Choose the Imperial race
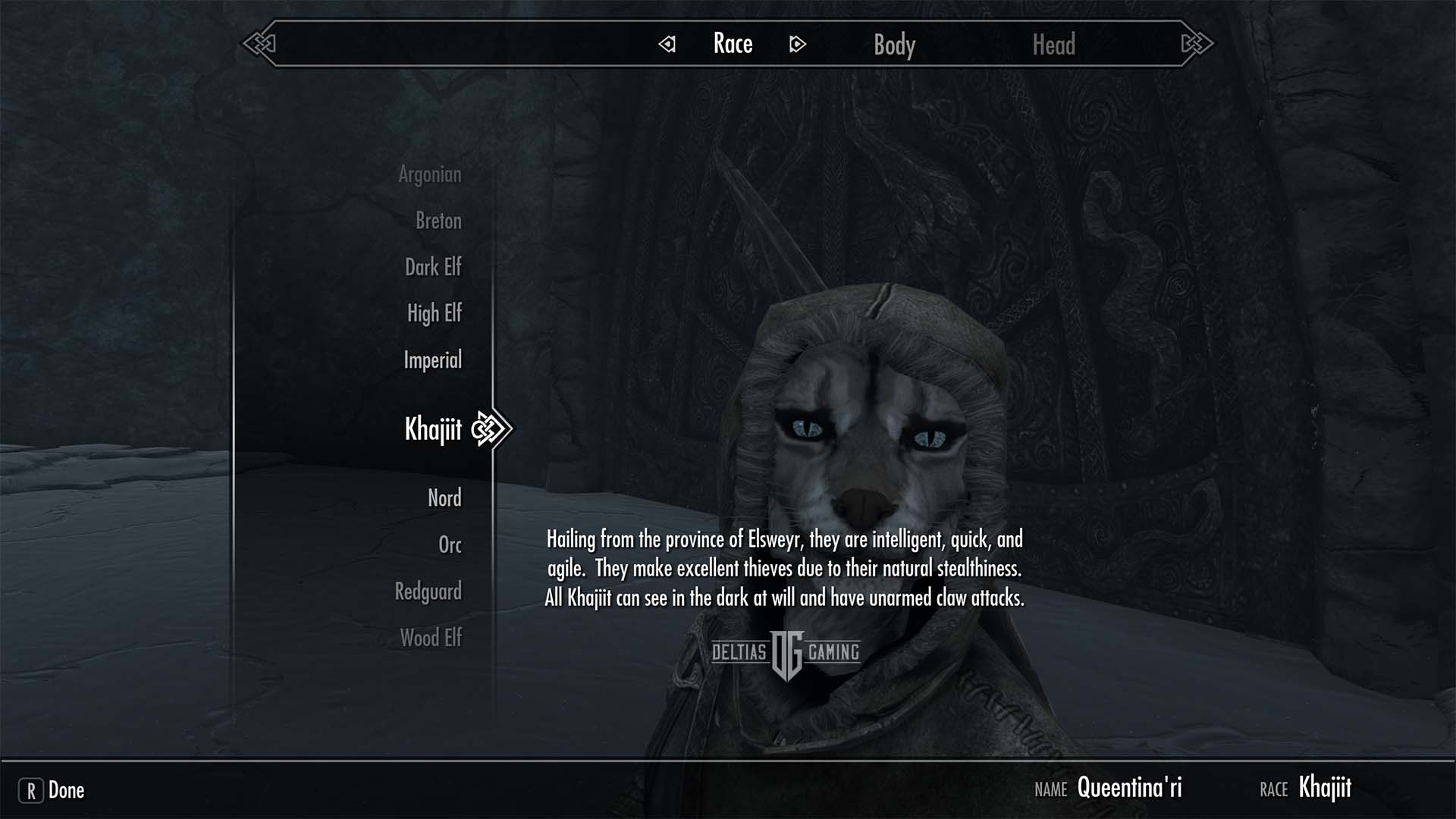The height and width of the screenshot is (819, 1456). pyautogui.click(x=432, y=359)
